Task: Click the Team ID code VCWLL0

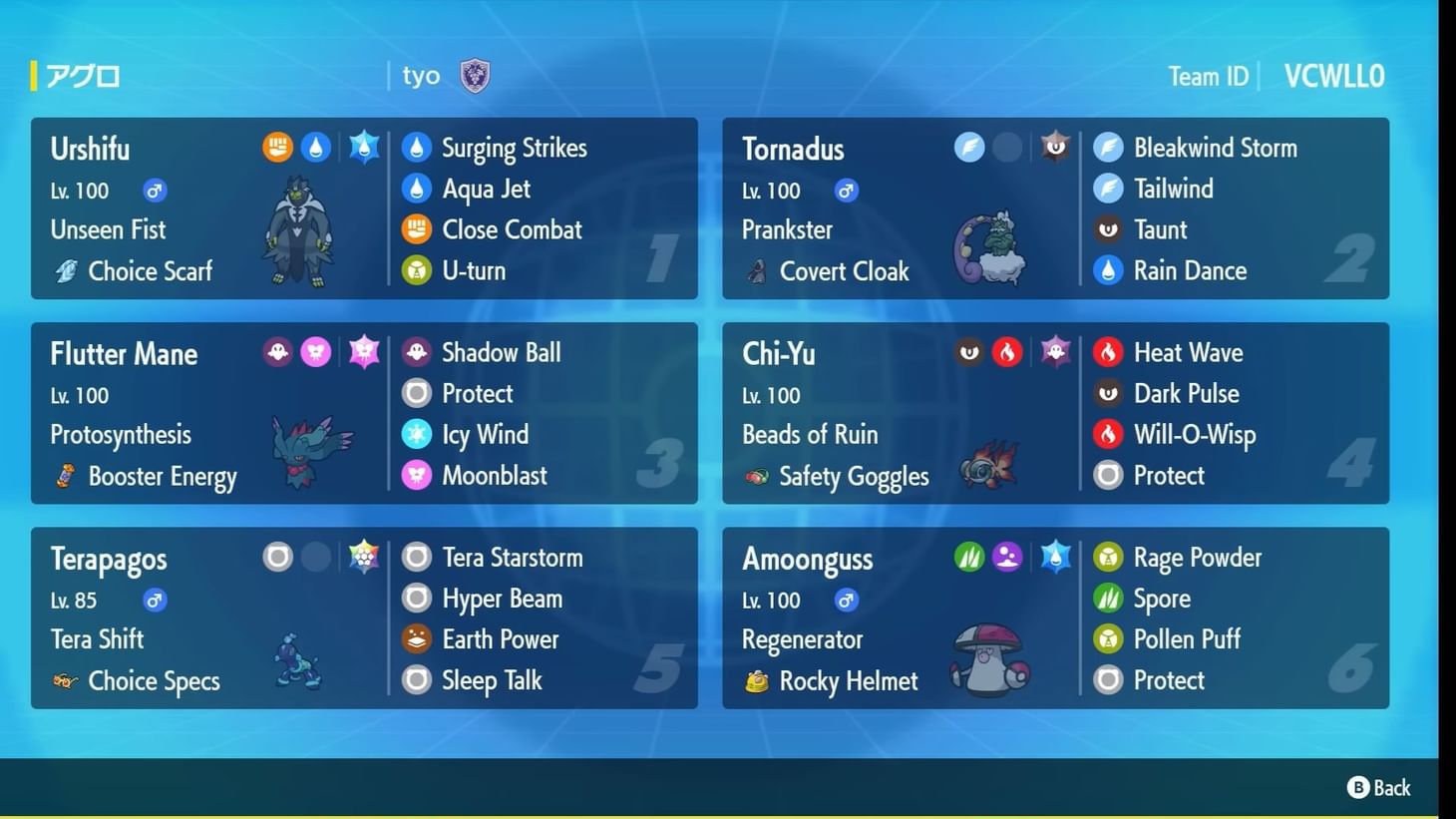Action: [x=1334, y=74]
